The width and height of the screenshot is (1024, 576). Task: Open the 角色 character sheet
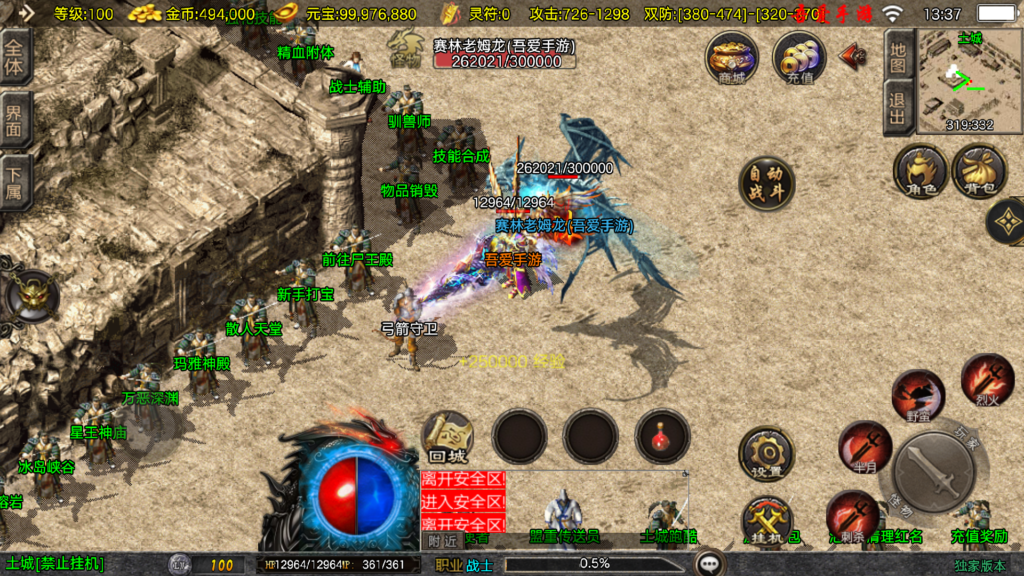pyautogui.click(x=920, y=170)
